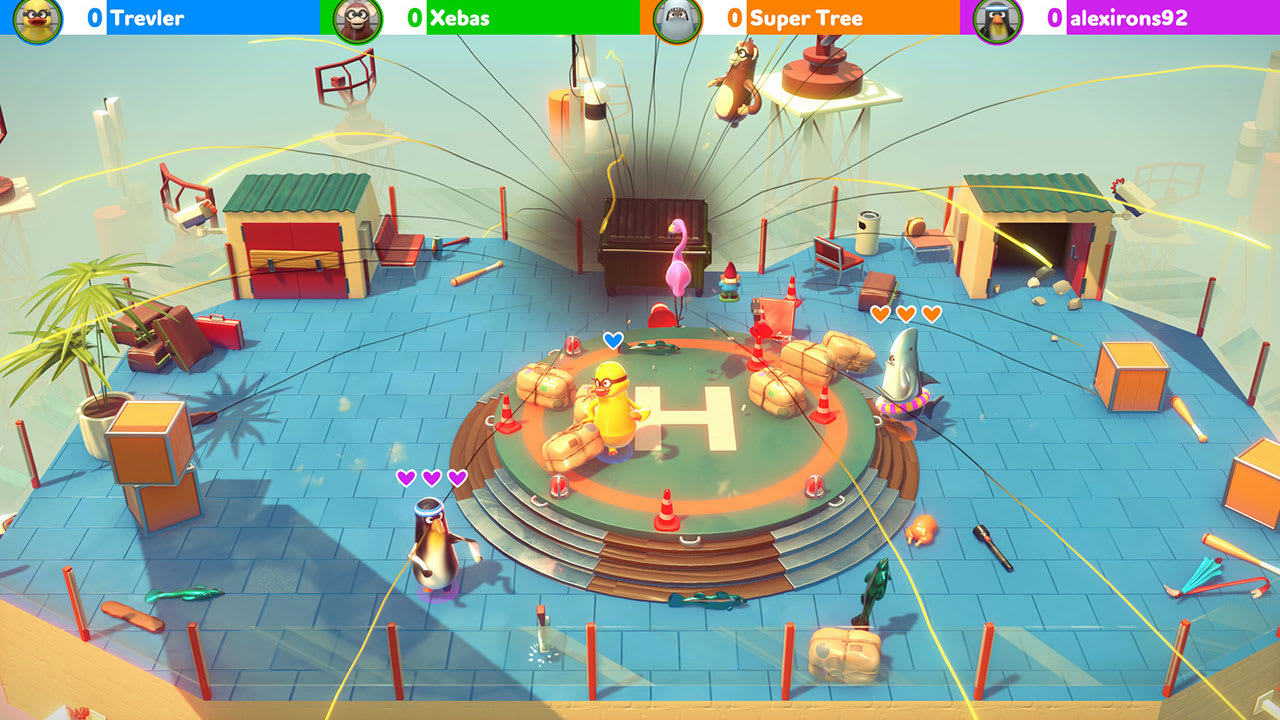1280x720 pixels.
Task: Select Super Tree's penguin avatar portrait
Action: [x=677, y=18]
